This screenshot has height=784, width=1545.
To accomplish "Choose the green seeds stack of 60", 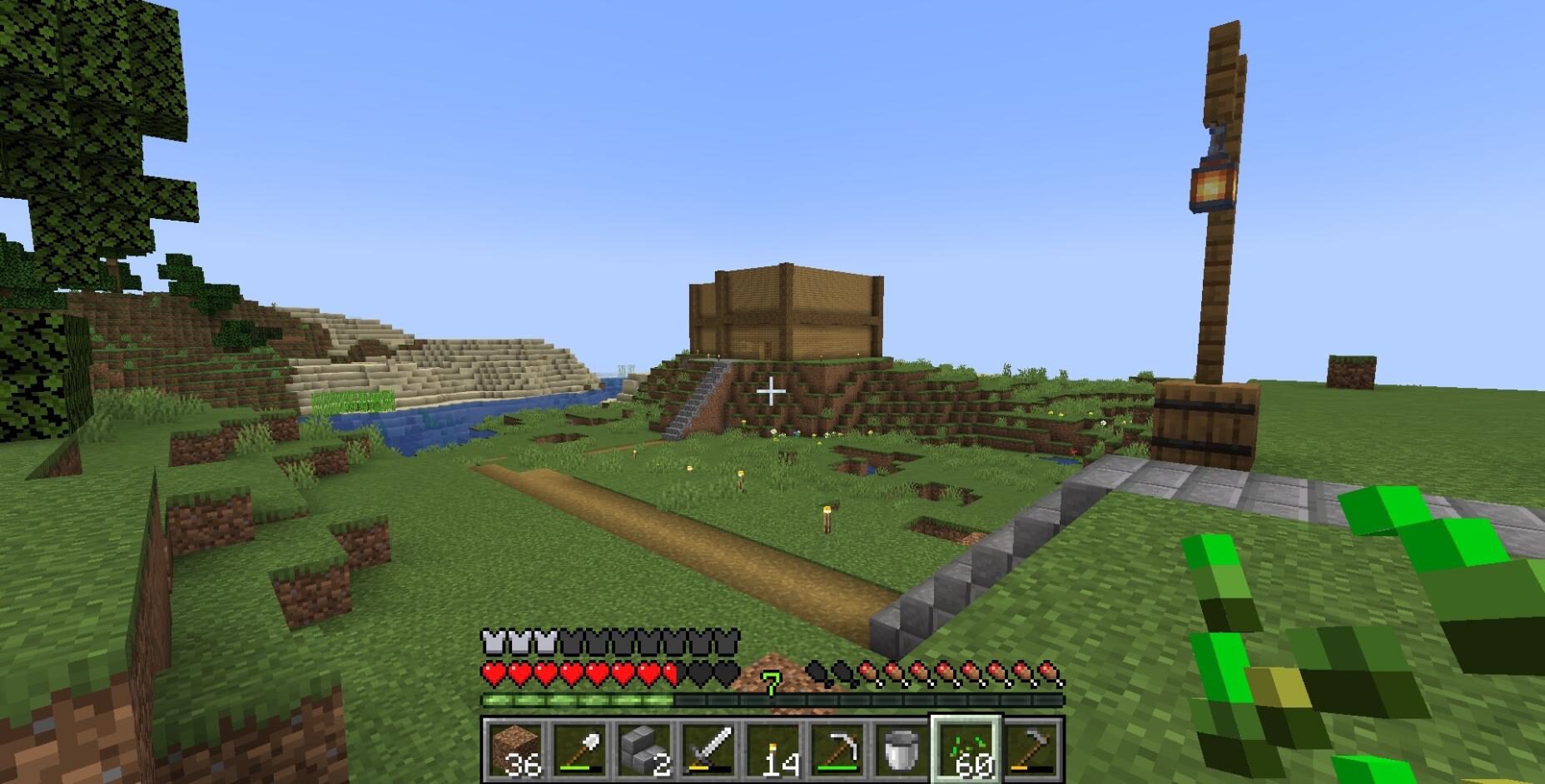I will pos(966,750).
